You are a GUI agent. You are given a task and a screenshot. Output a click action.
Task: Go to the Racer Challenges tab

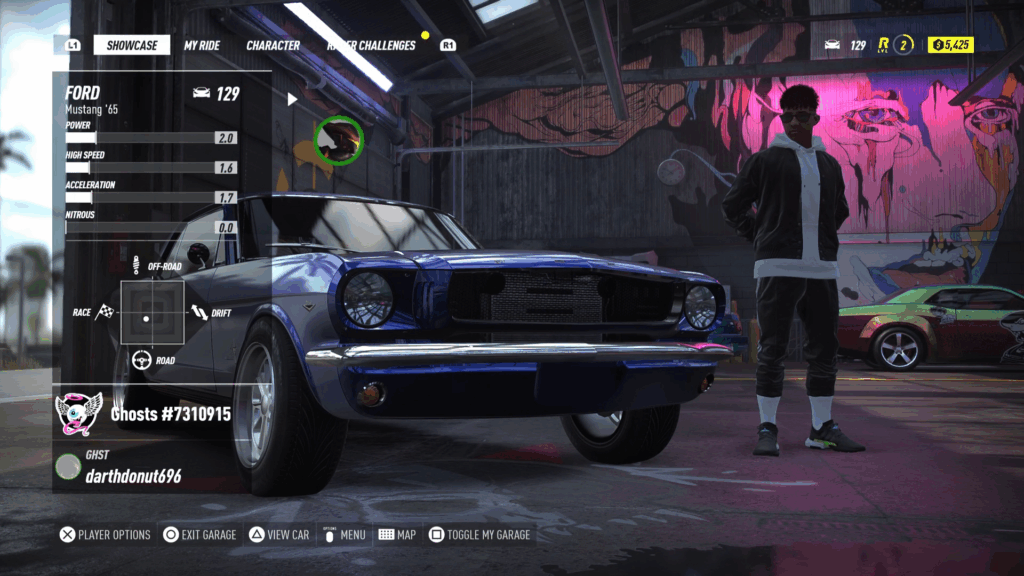point(371,45)
